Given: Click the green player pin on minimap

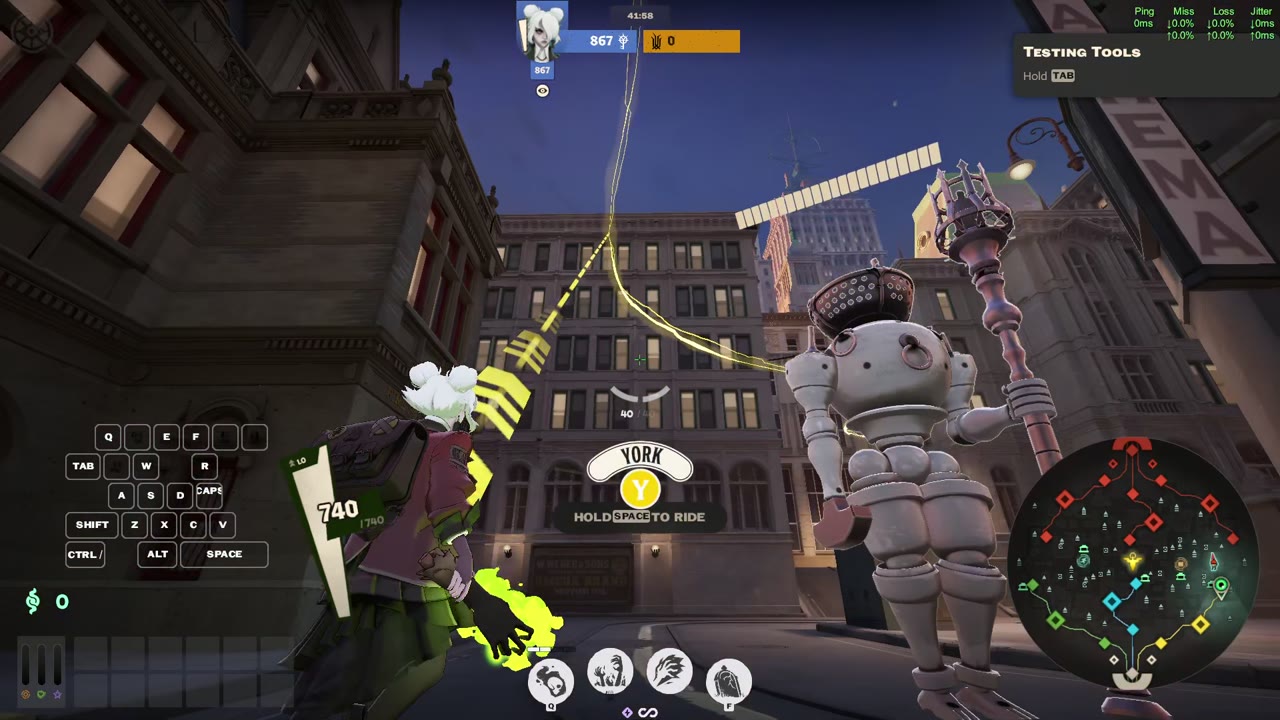Looking at the screenshot, I should [1220, 586].
